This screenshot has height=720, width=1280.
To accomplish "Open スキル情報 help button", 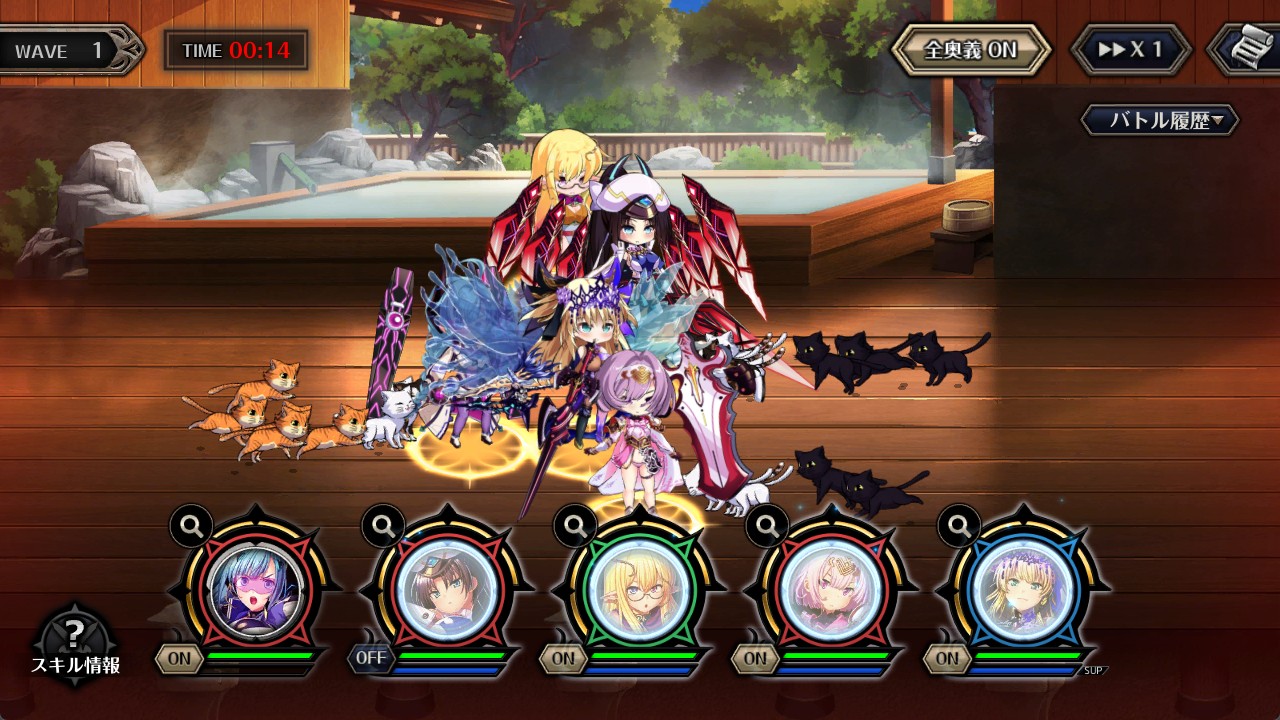I will click(74, 640).
